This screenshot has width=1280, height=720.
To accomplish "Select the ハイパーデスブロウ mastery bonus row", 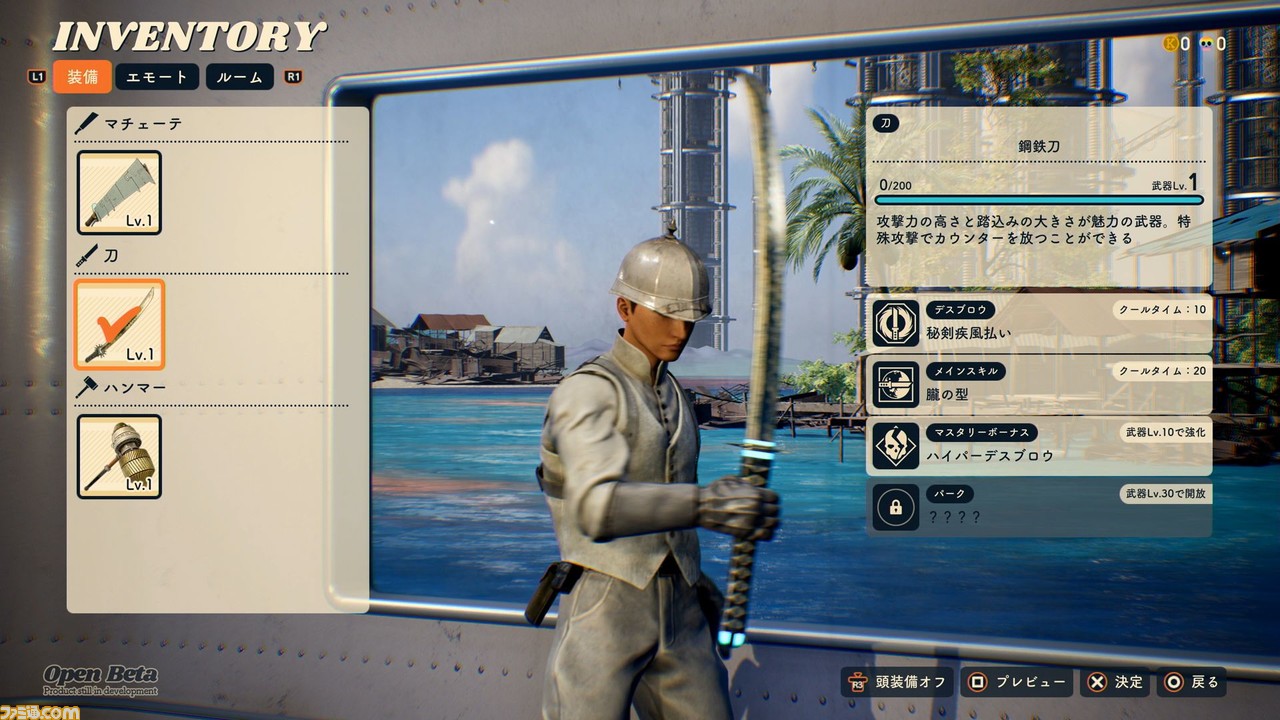I will pos(1038,446).
